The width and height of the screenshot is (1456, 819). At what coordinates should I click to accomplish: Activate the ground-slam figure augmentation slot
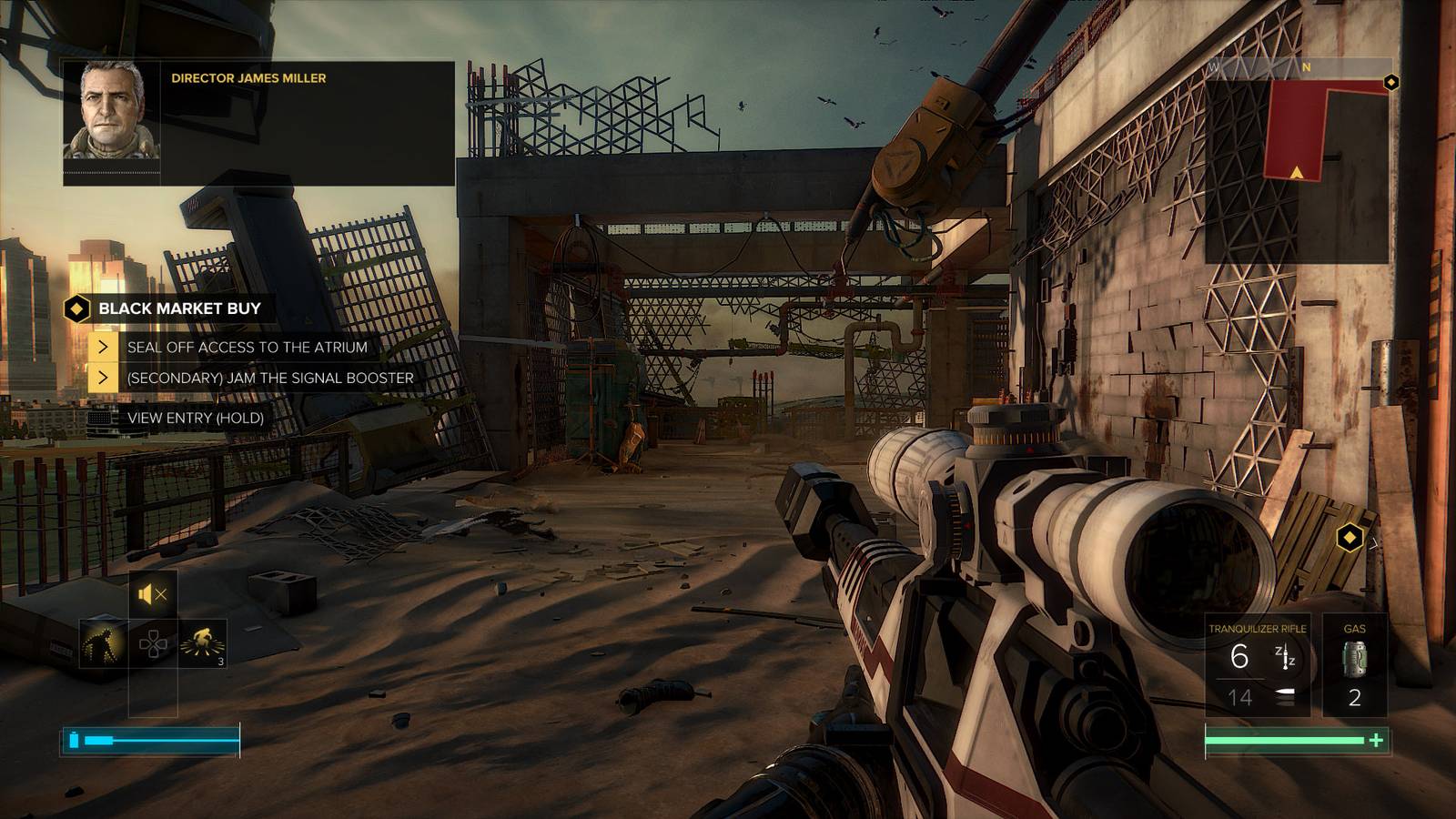click(203, 644)
